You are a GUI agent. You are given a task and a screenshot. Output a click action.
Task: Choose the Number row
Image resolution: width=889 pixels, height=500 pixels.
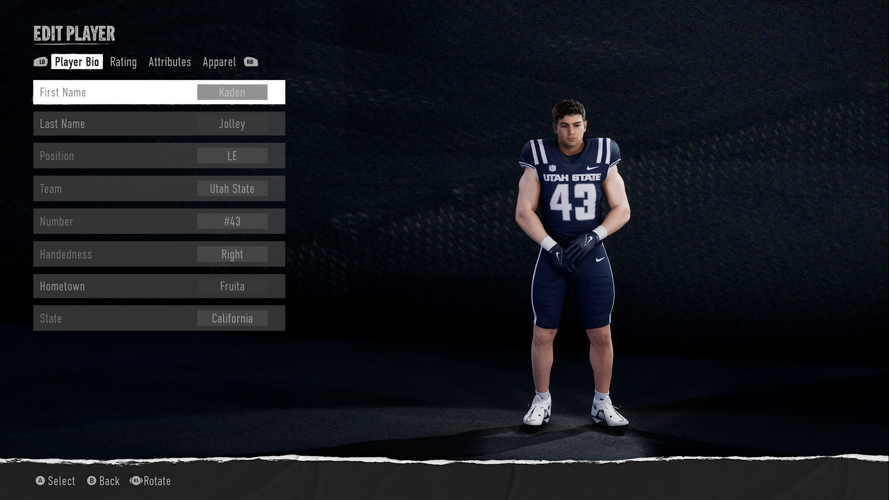pos(159,221)
